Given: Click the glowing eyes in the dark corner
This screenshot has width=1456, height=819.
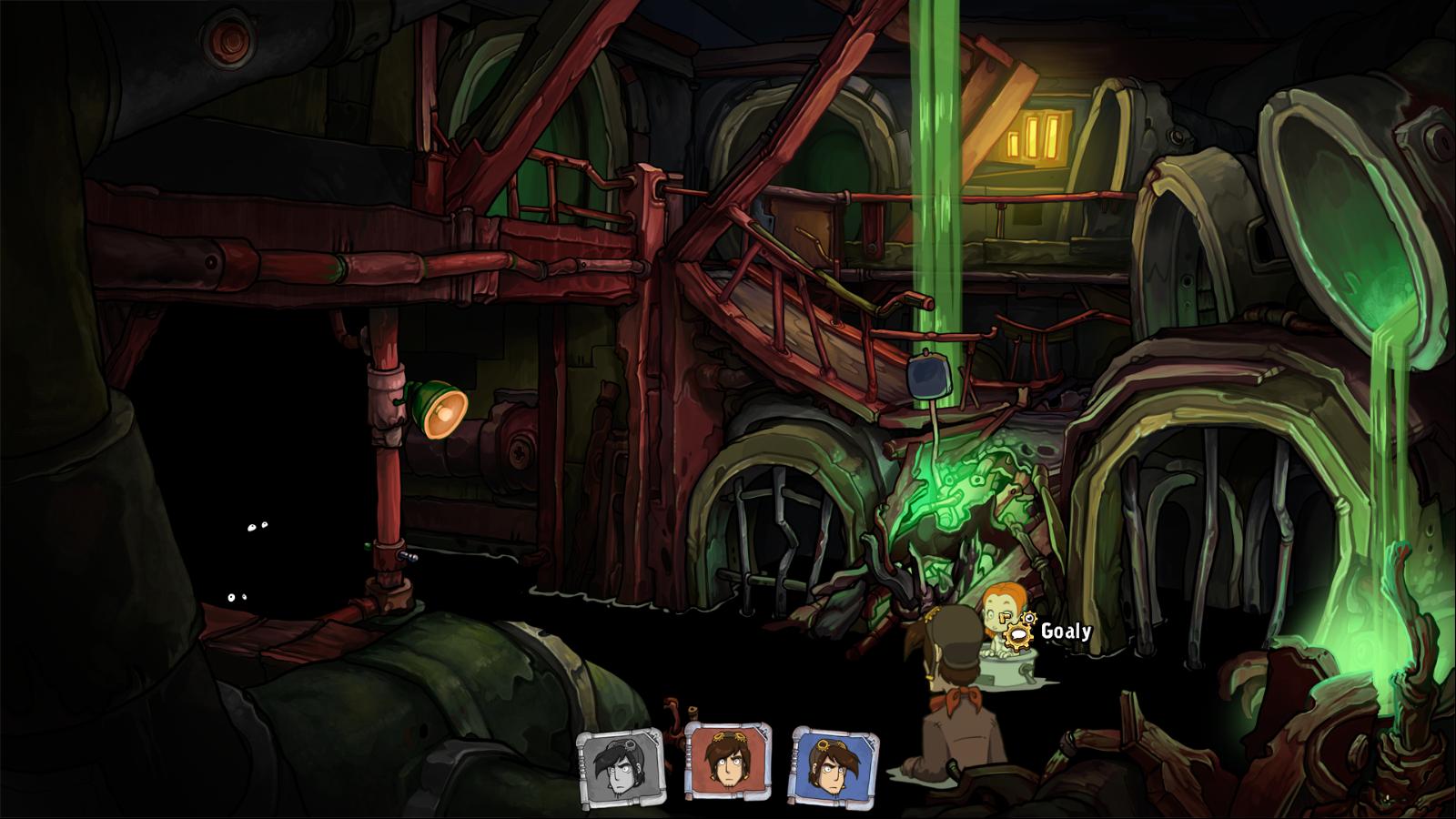Looking at the screenshot, I should [x=256, y=526].
